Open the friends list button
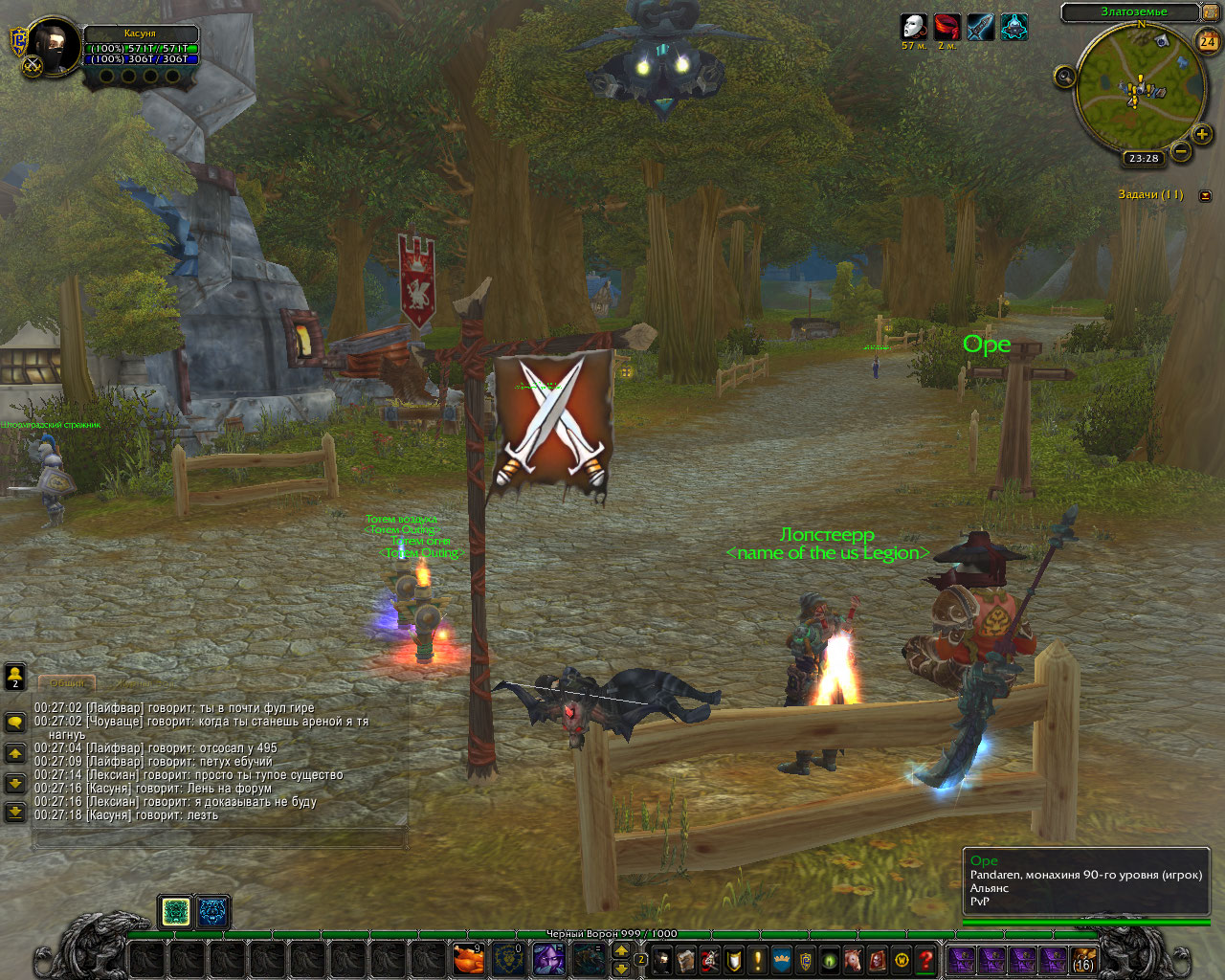The image size is (1225, 980). pyautogui.click(x=15, y=677)
